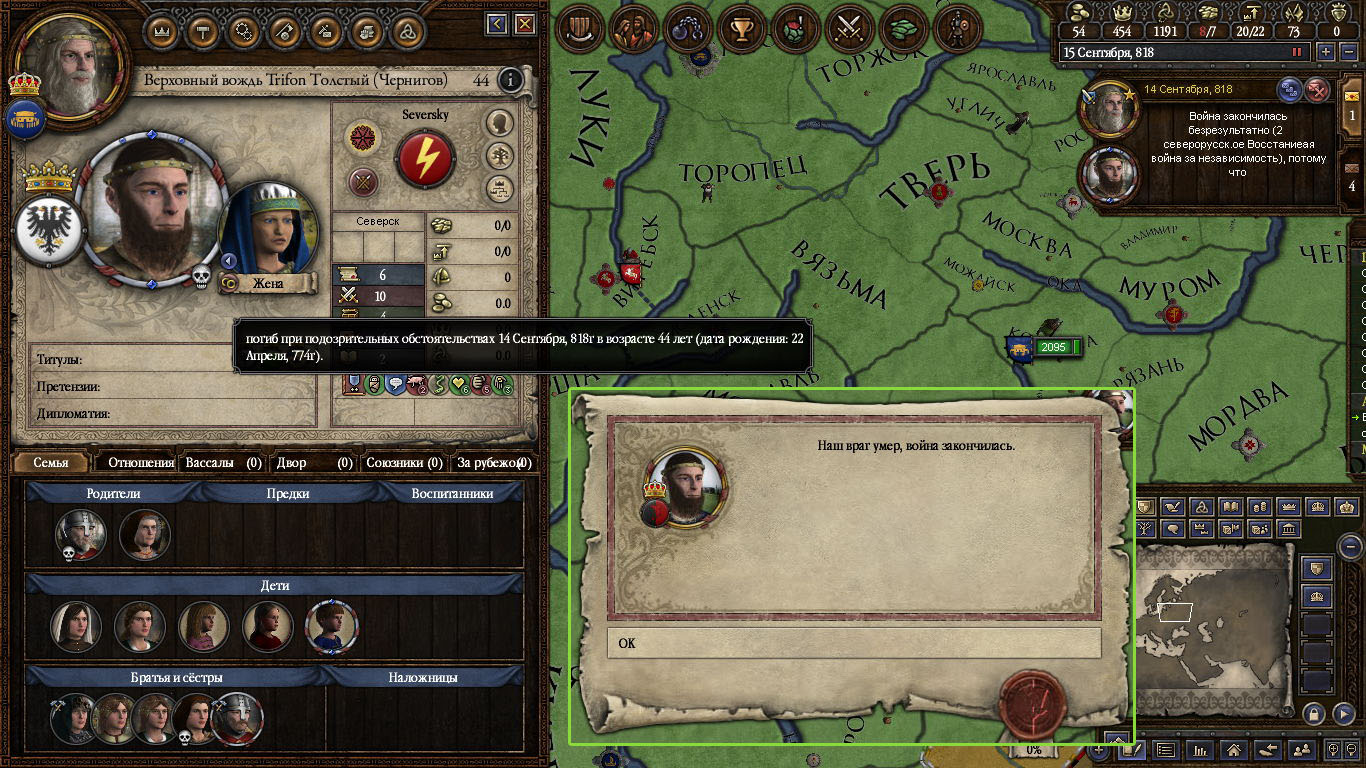Viewport: 1366px width, 768px height.
Task: Increase game speed with the plus button
Action: click(1326, 52)
